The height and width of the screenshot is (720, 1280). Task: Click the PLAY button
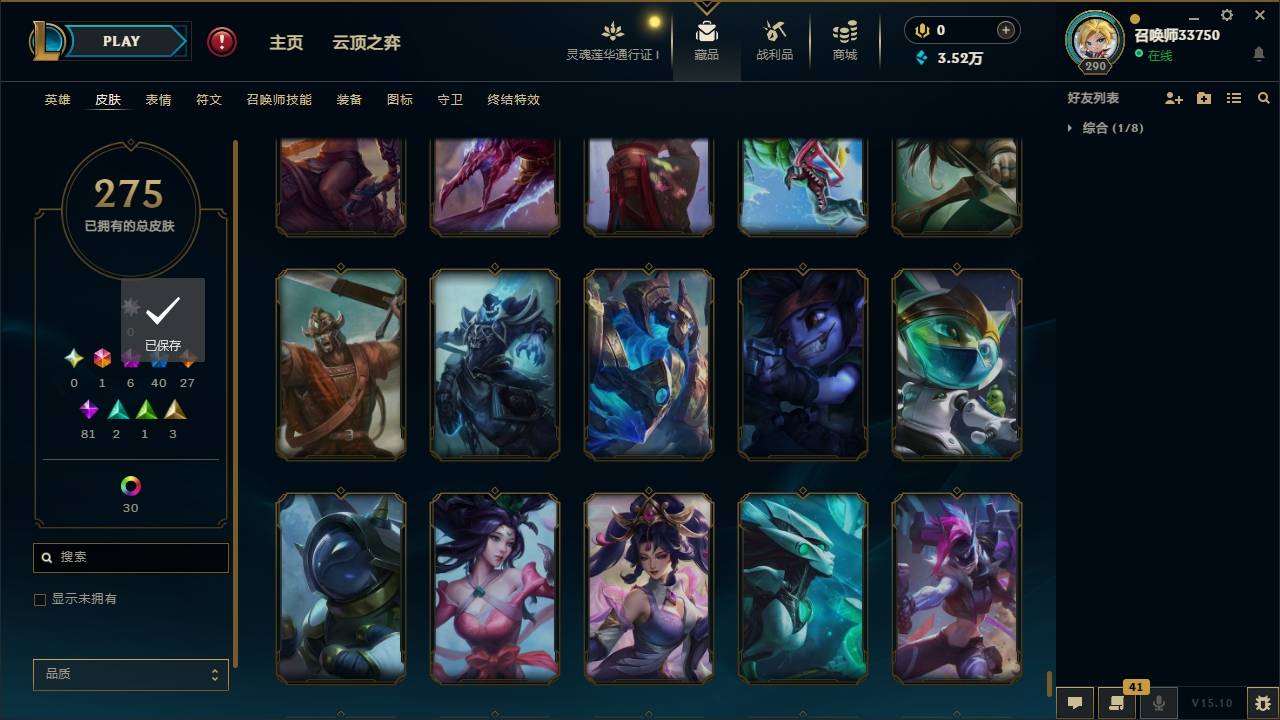click(120, 41)
